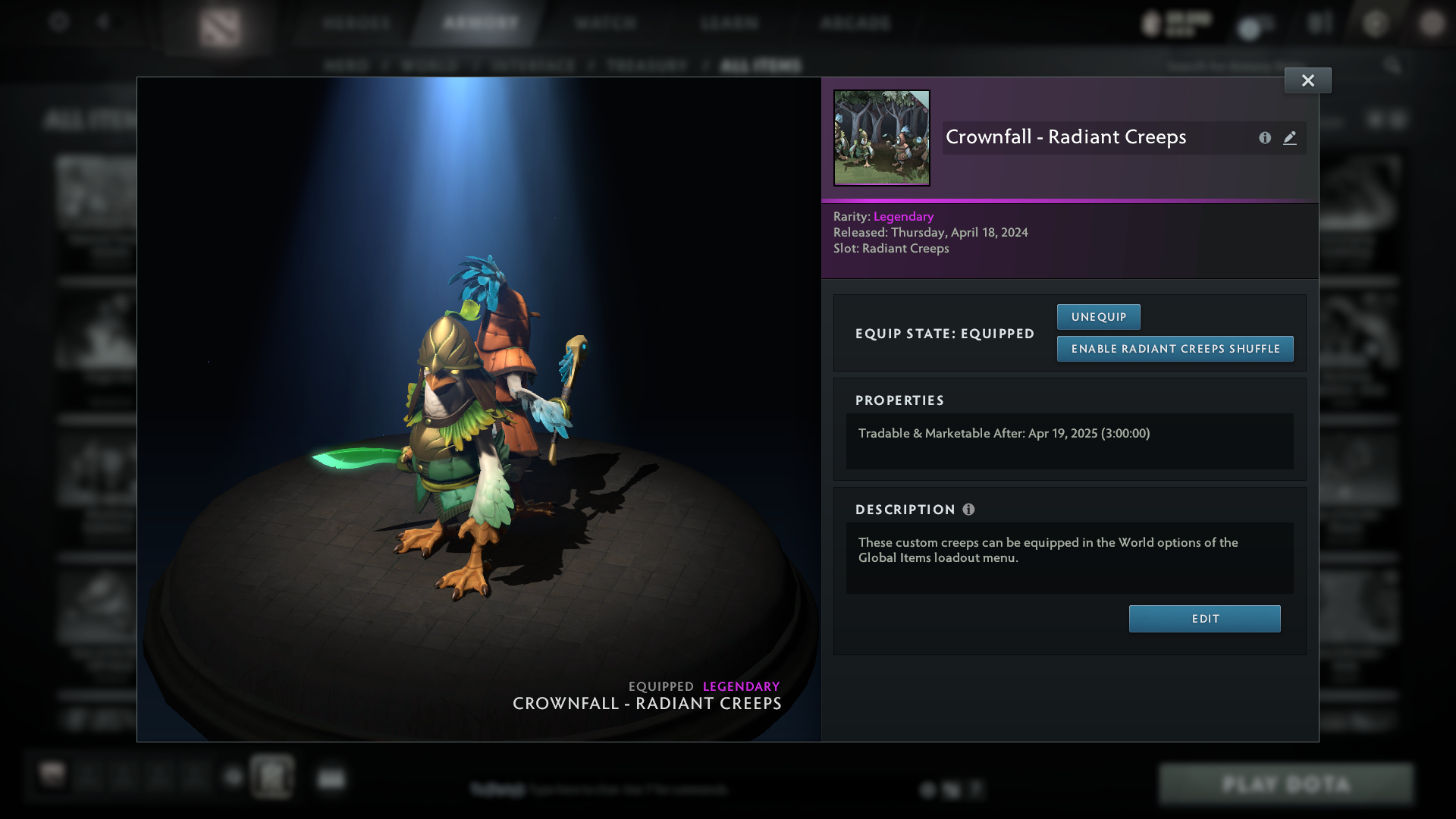Switch to the WATCH tab
1456x819 pixels.
pos(604,23)
